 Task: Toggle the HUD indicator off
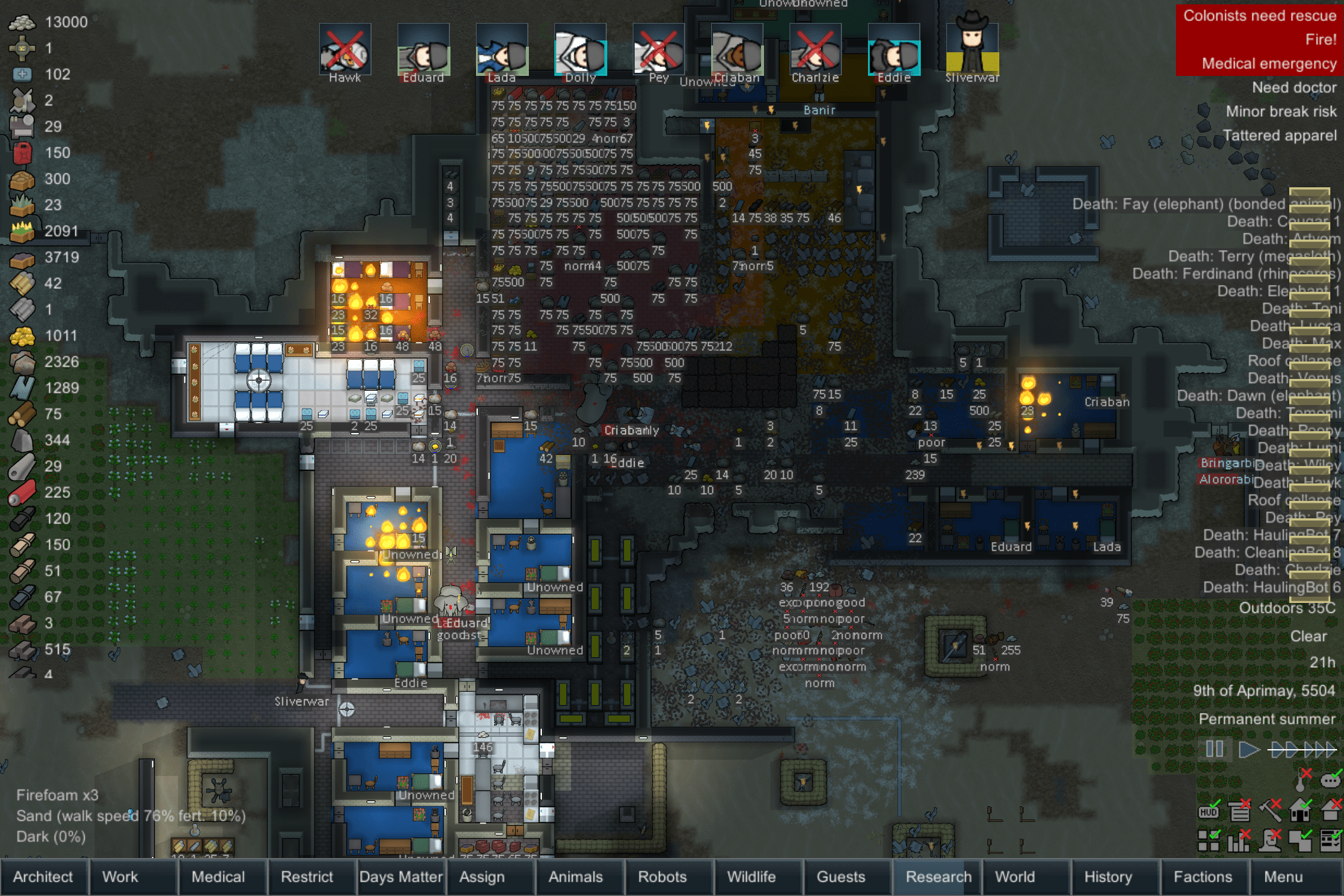coord(1207,810)
